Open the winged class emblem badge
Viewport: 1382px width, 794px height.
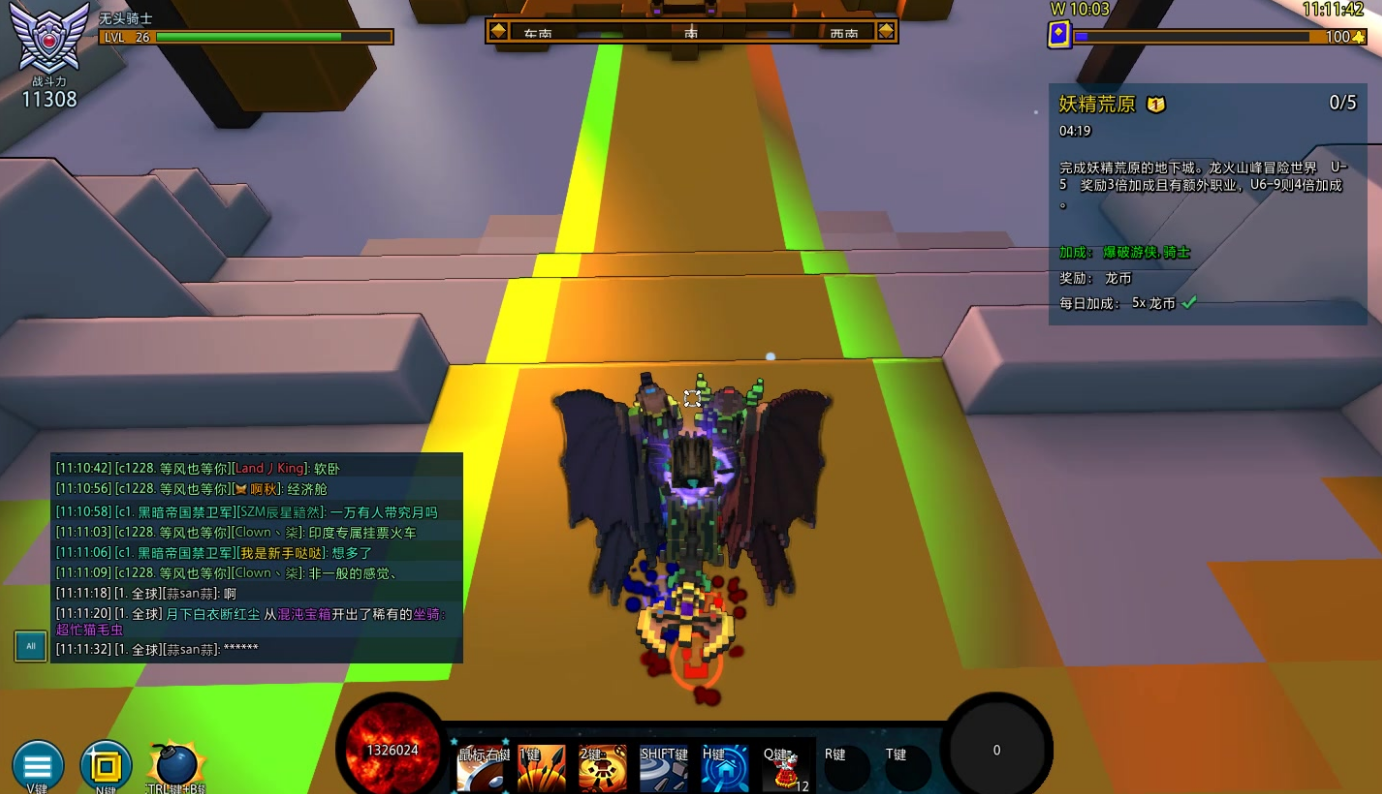(x=49, y=38)
